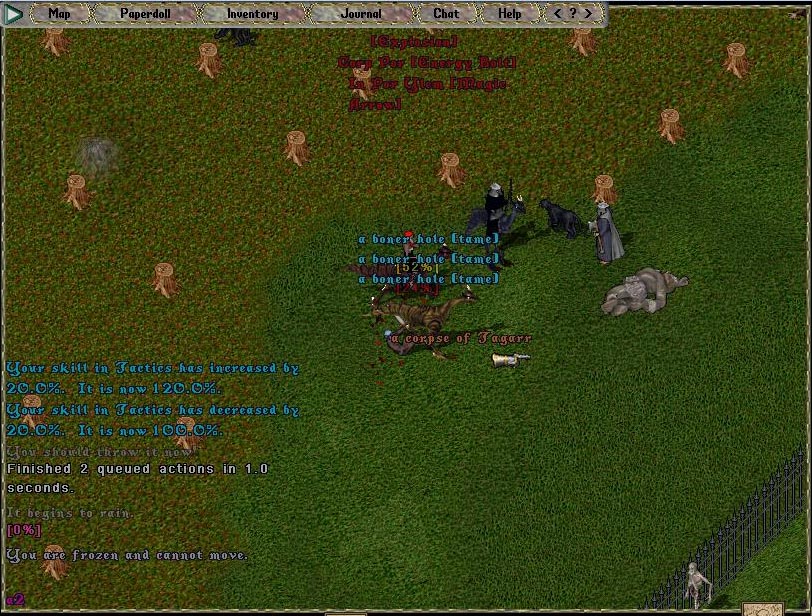Open the Map from the menu bar
Screen dimensions: 812x616
[x=60, y=14]
